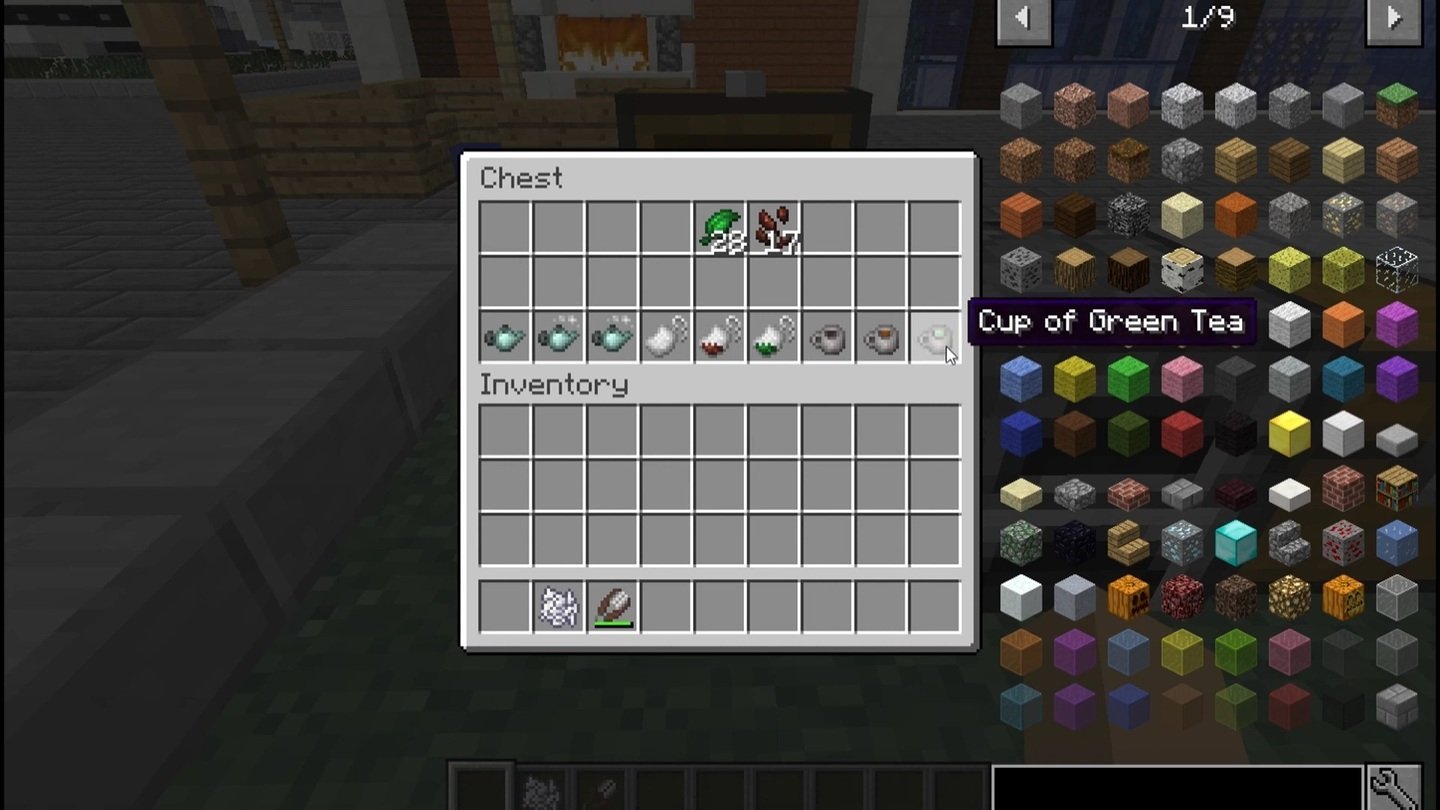Open the wrench options button
1440x810 pixels.
(x=1393, y=788)
